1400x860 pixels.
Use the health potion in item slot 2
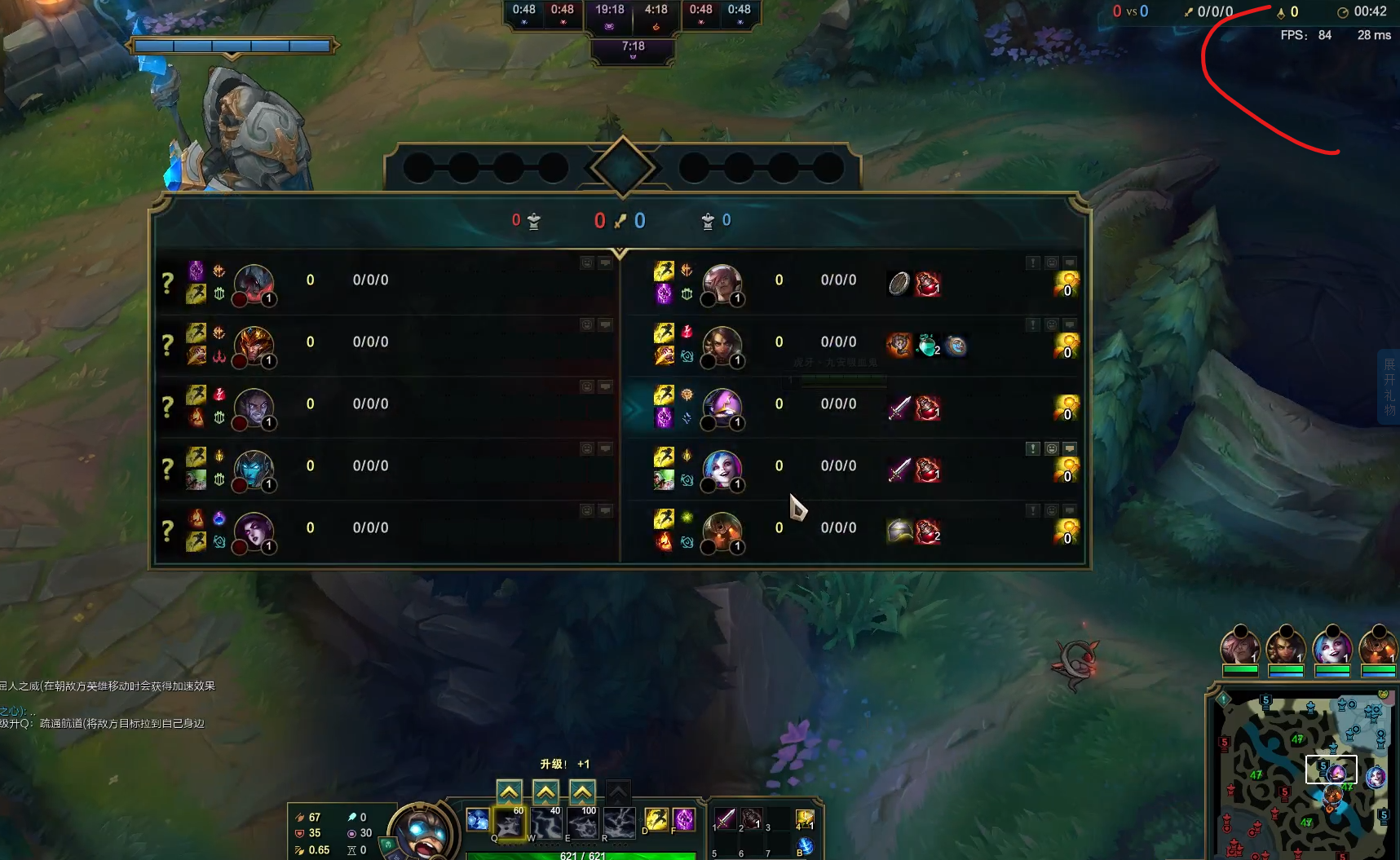[x=751, y=818]
